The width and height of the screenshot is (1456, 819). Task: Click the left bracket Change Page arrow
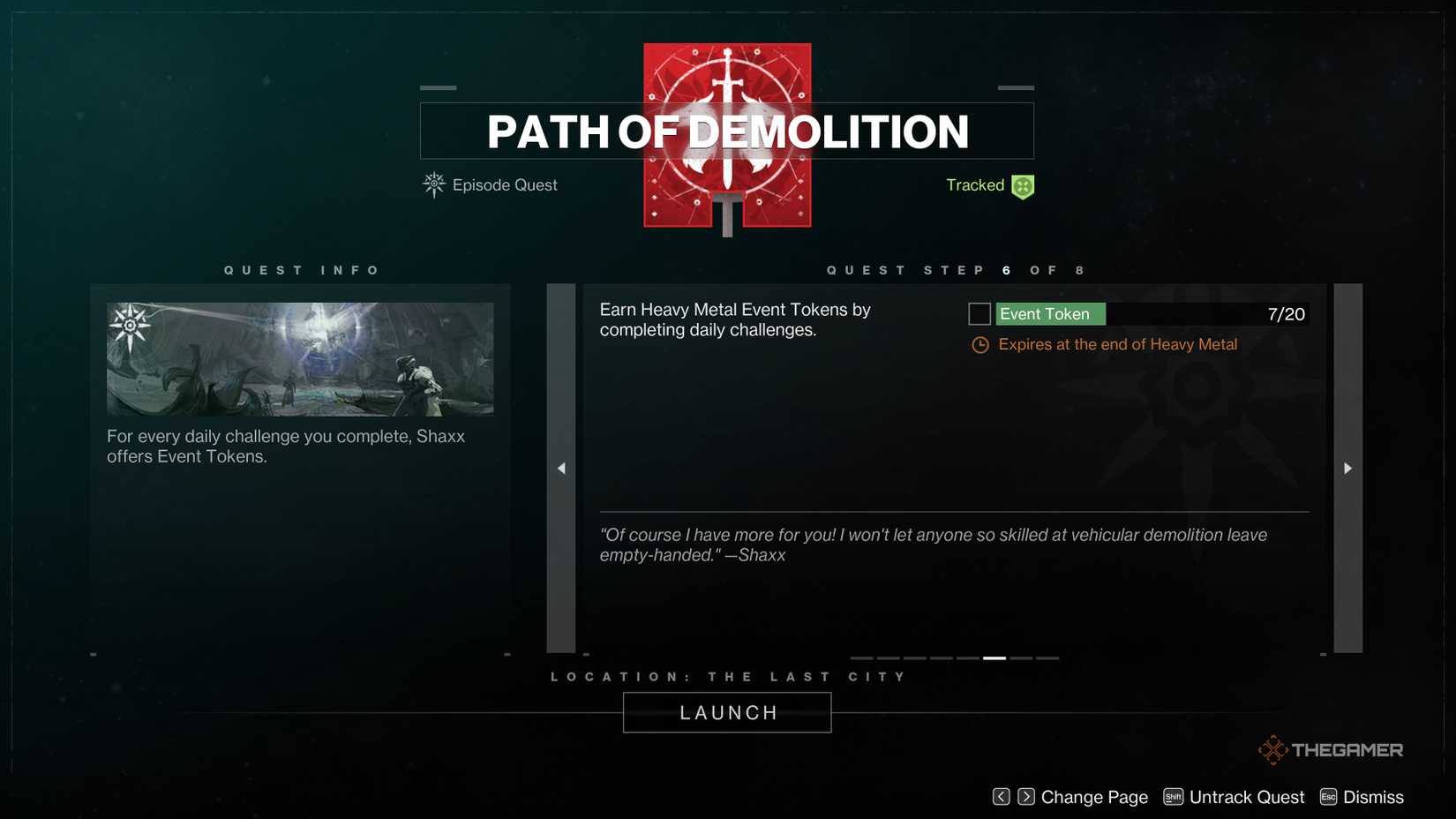click(1001, 796)
